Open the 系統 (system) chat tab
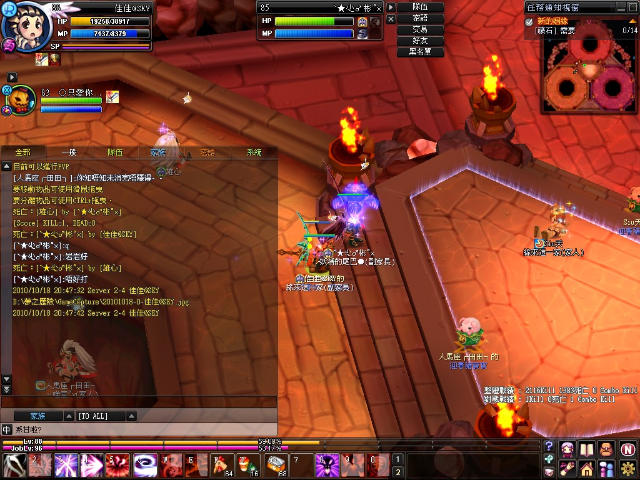Screen dimensions: 640x480 253,153
